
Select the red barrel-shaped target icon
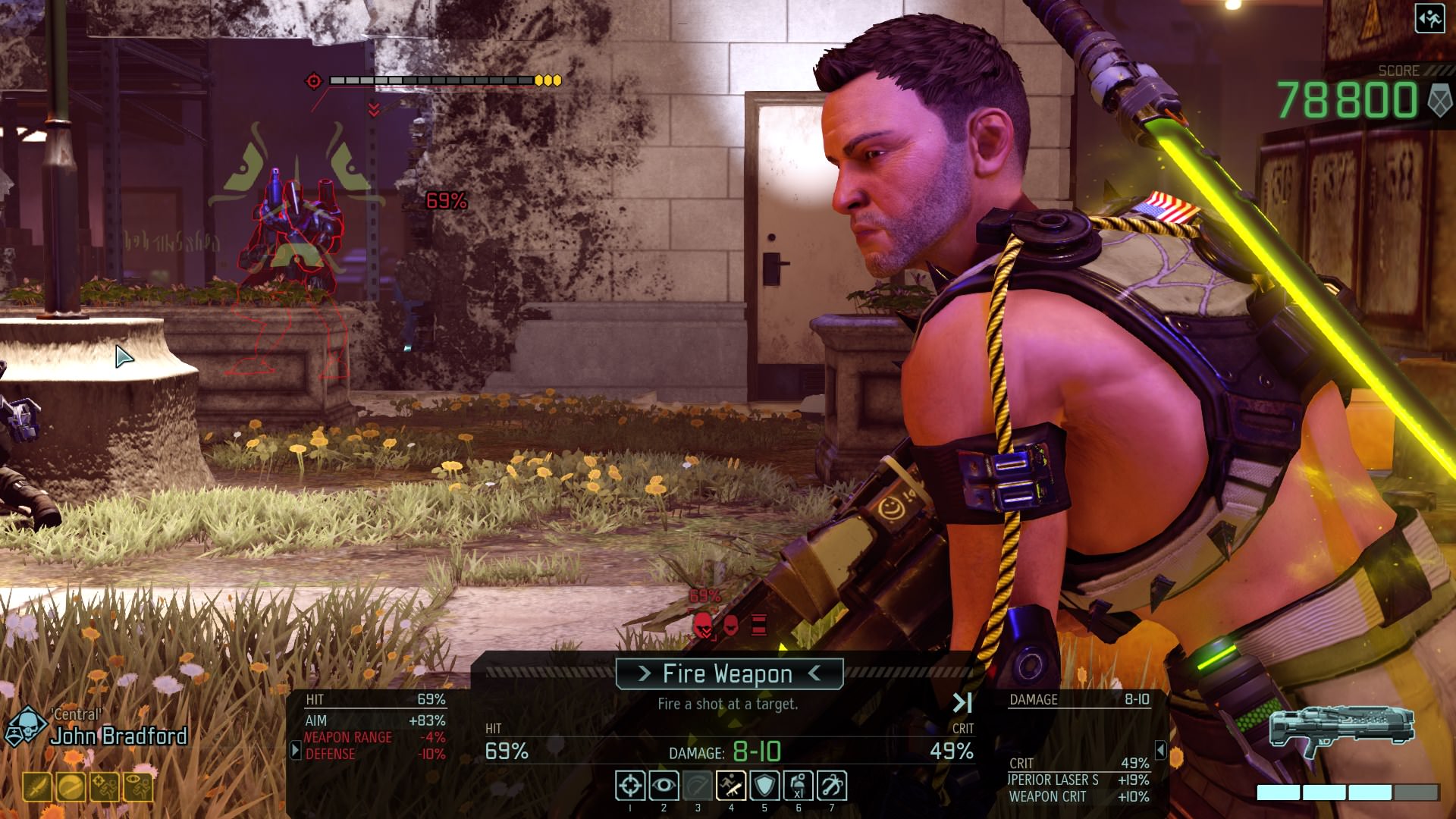(759, 626)
